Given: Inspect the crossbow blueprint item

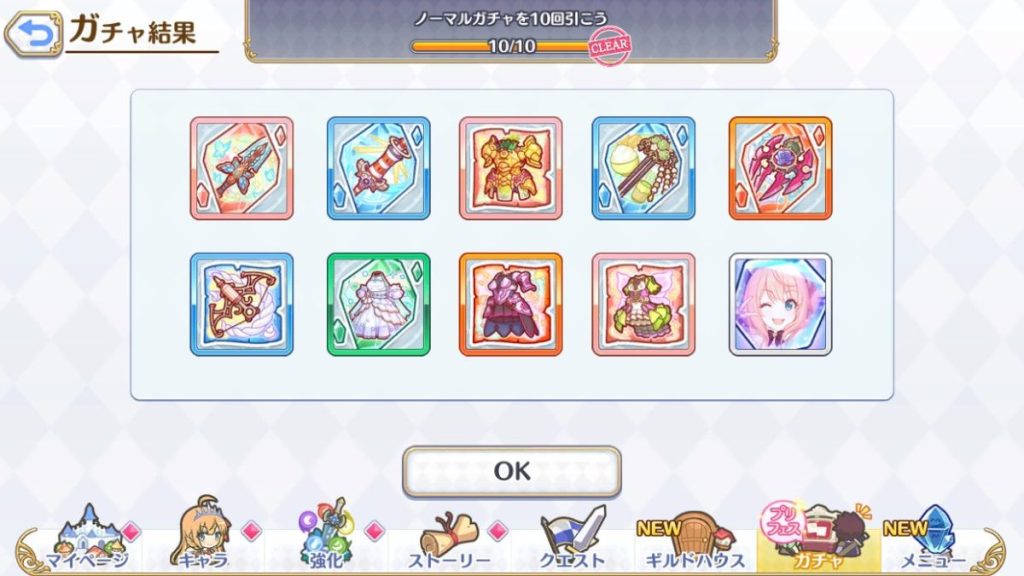Looking at the screenshot, I should point(241,304).
